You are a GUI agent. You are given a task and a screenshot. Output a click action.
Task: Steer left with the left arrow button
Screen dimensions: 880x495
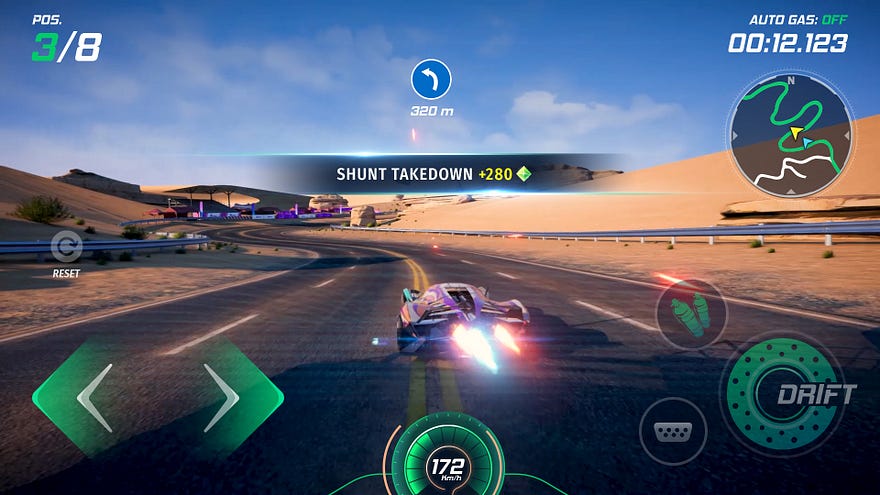tap(90, 397)
